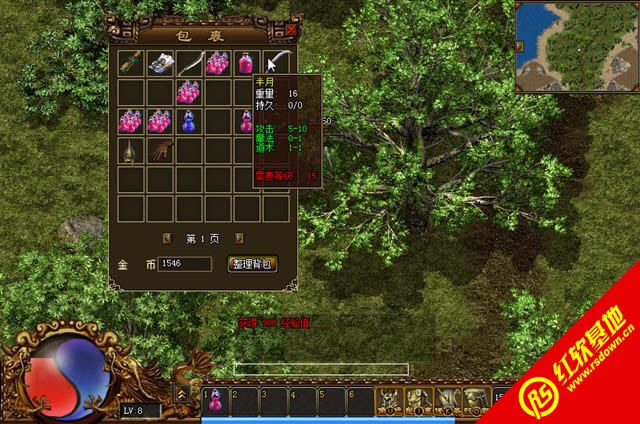This screenshot has width=640, height=424.
Task: Select the brown glove item in the bag
Action: pos(160,150)
